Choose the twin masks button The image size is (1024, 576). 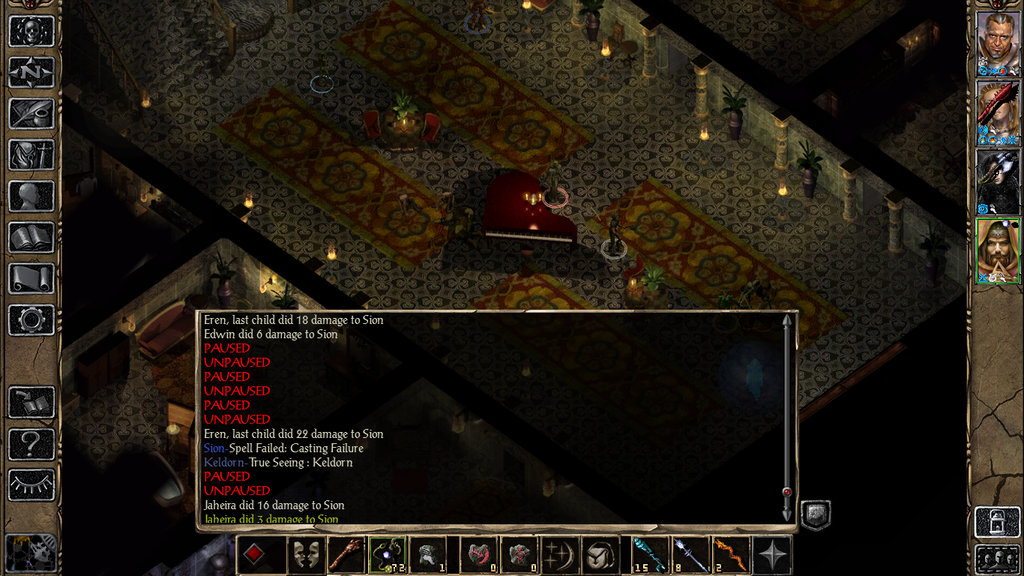[x=306, y=555]
